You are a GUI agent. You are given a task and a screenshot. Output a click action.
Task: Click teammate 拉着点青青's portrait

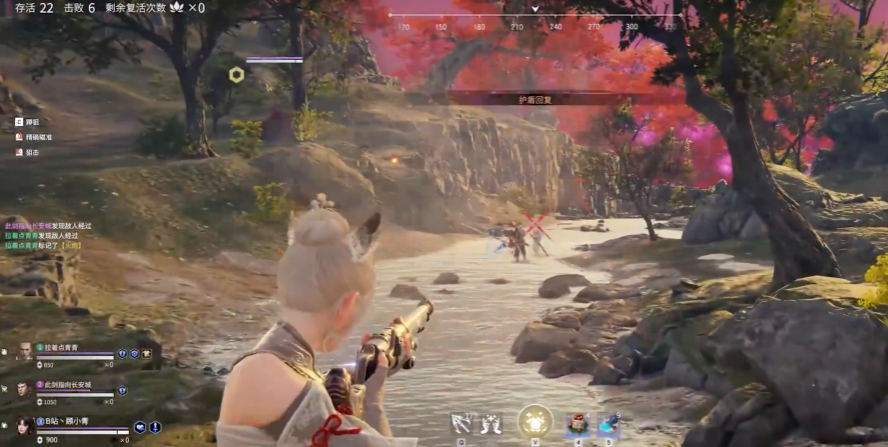24,353
